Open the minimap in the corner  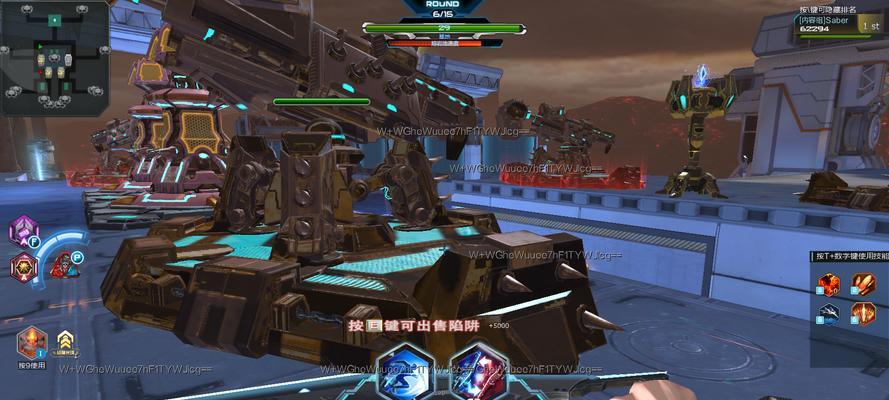[x=55, y=57]
